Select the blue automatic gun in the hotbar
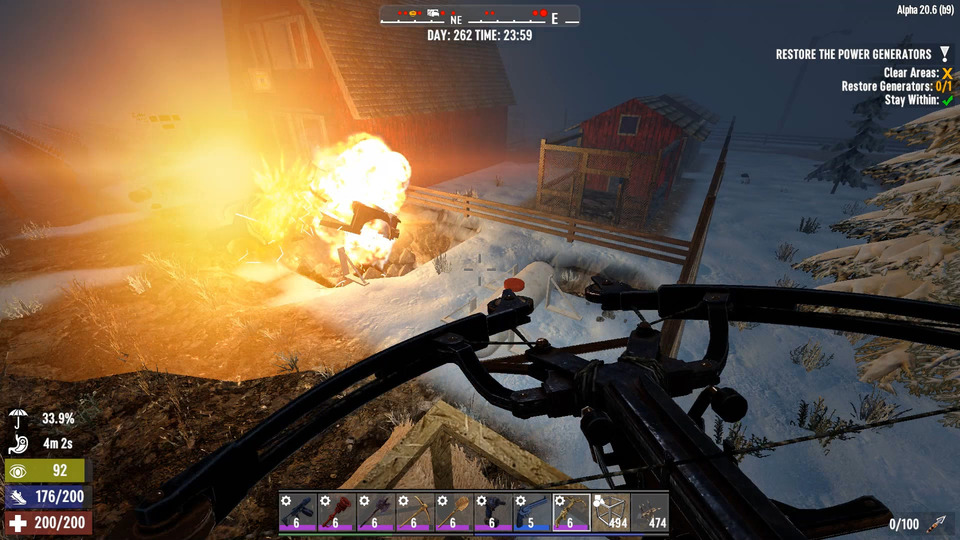 (298, 511)
